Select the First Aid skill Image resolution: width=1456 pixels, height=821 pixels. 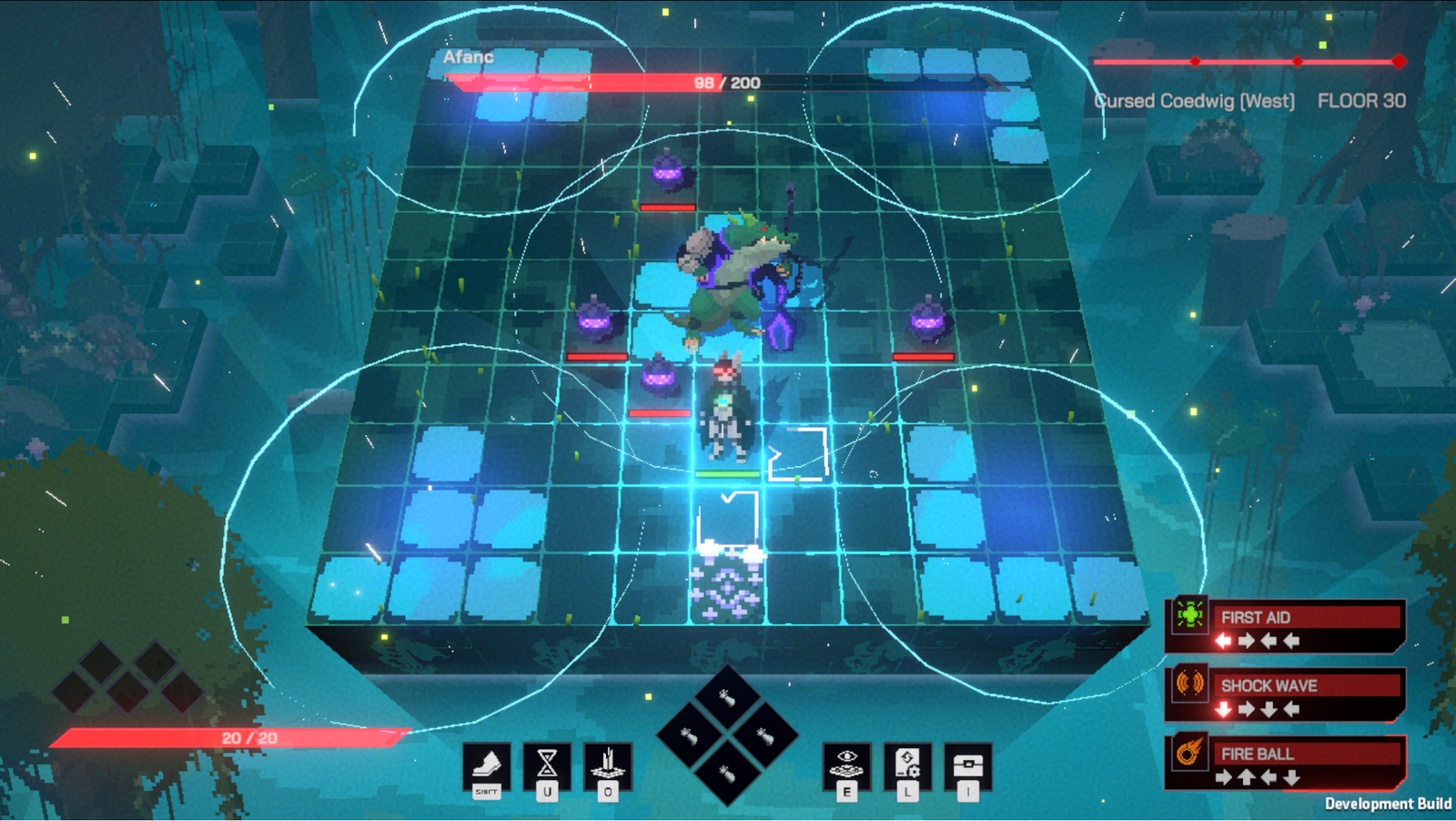[x=1285, y=626]
